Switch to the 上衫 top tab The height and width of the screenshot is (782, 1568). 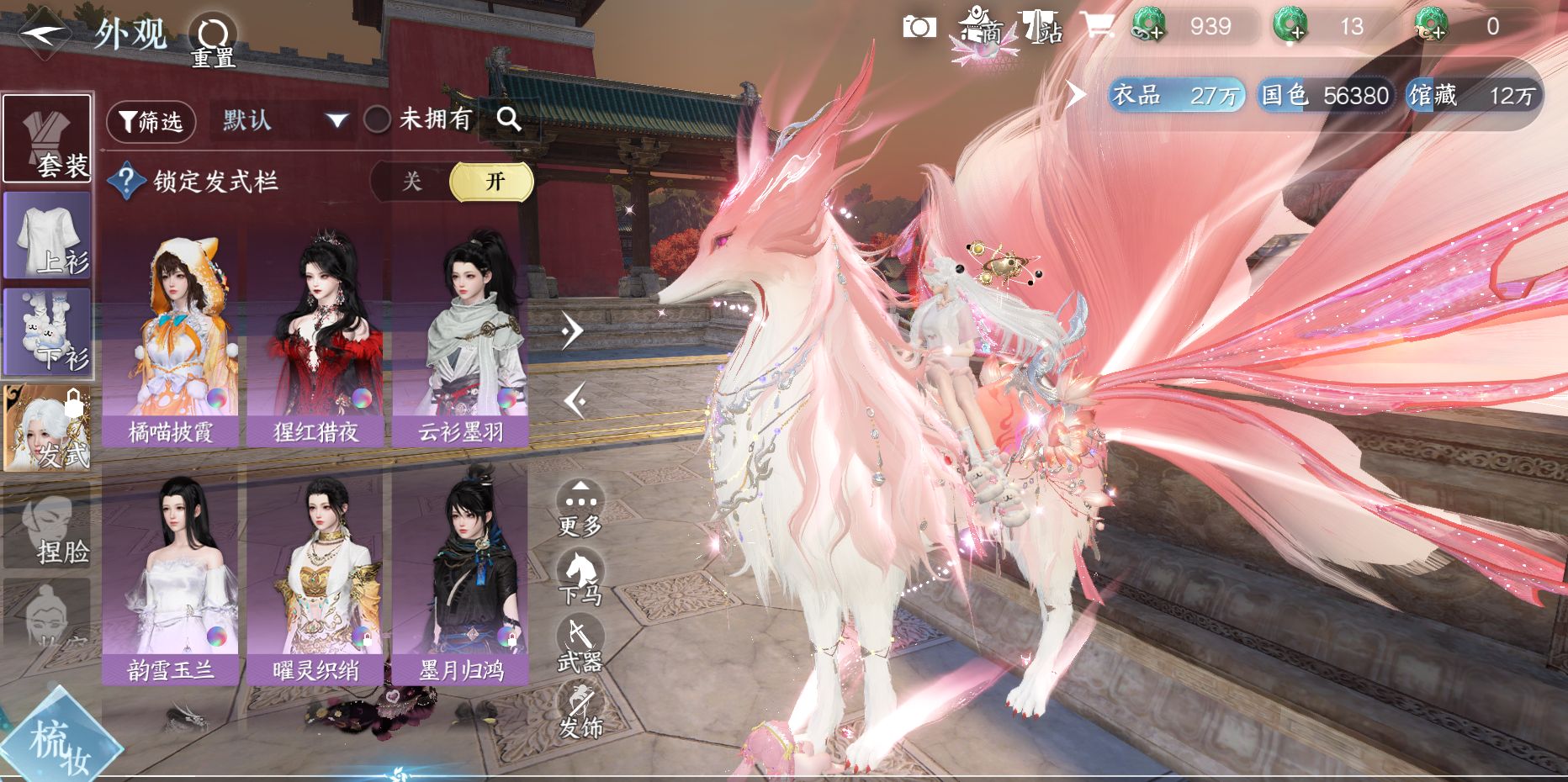[48, 235]
